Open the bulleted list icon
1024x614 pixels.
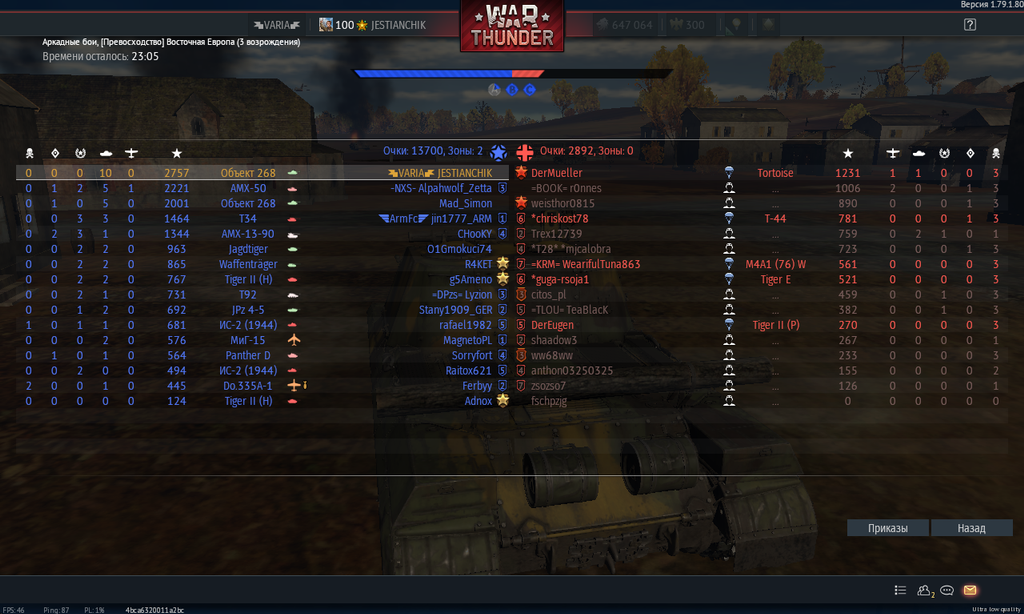(x=900, y=590)
